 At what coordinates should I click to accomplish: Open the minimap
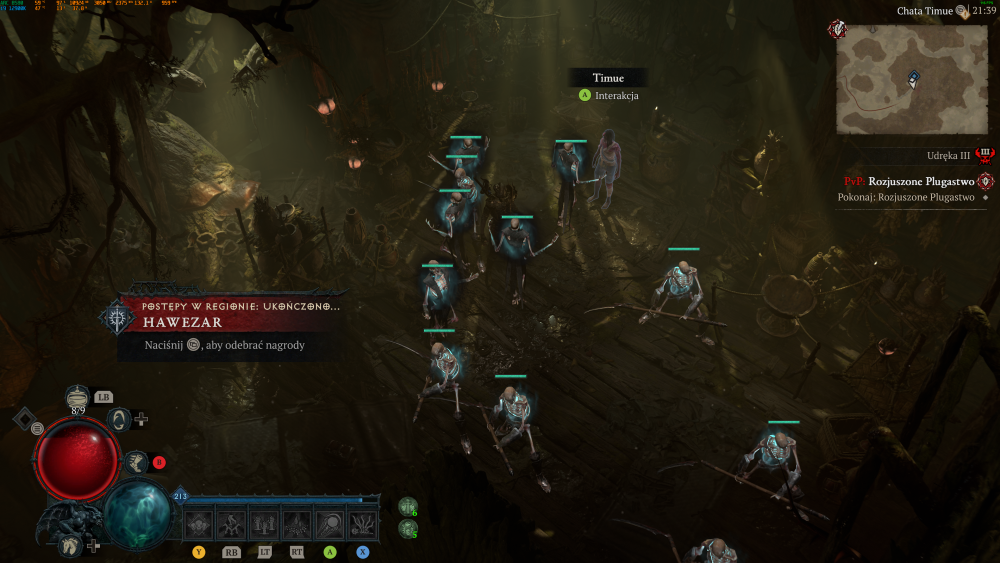click(912, 78)
